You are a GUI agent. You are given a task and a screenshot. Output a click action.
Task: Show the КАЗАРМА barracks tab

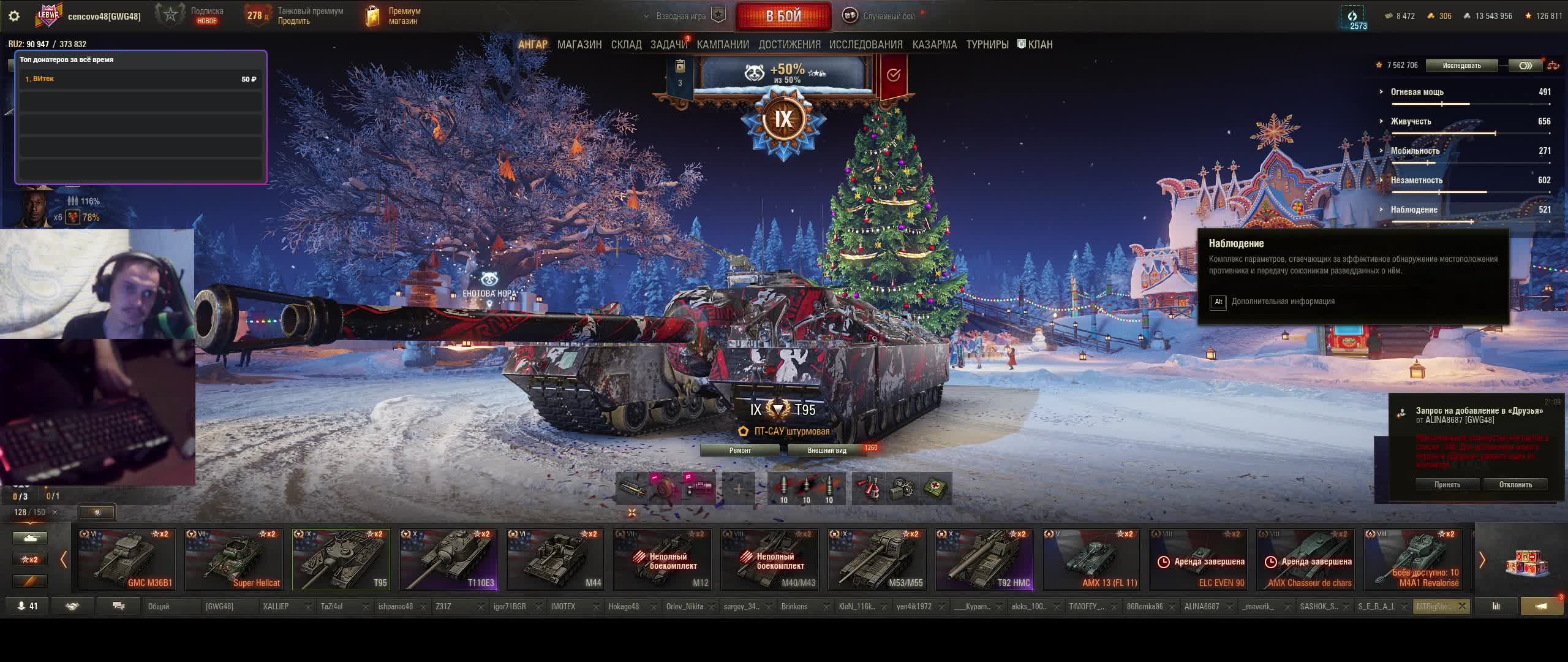pyautogui.click(x=934, y=45)
